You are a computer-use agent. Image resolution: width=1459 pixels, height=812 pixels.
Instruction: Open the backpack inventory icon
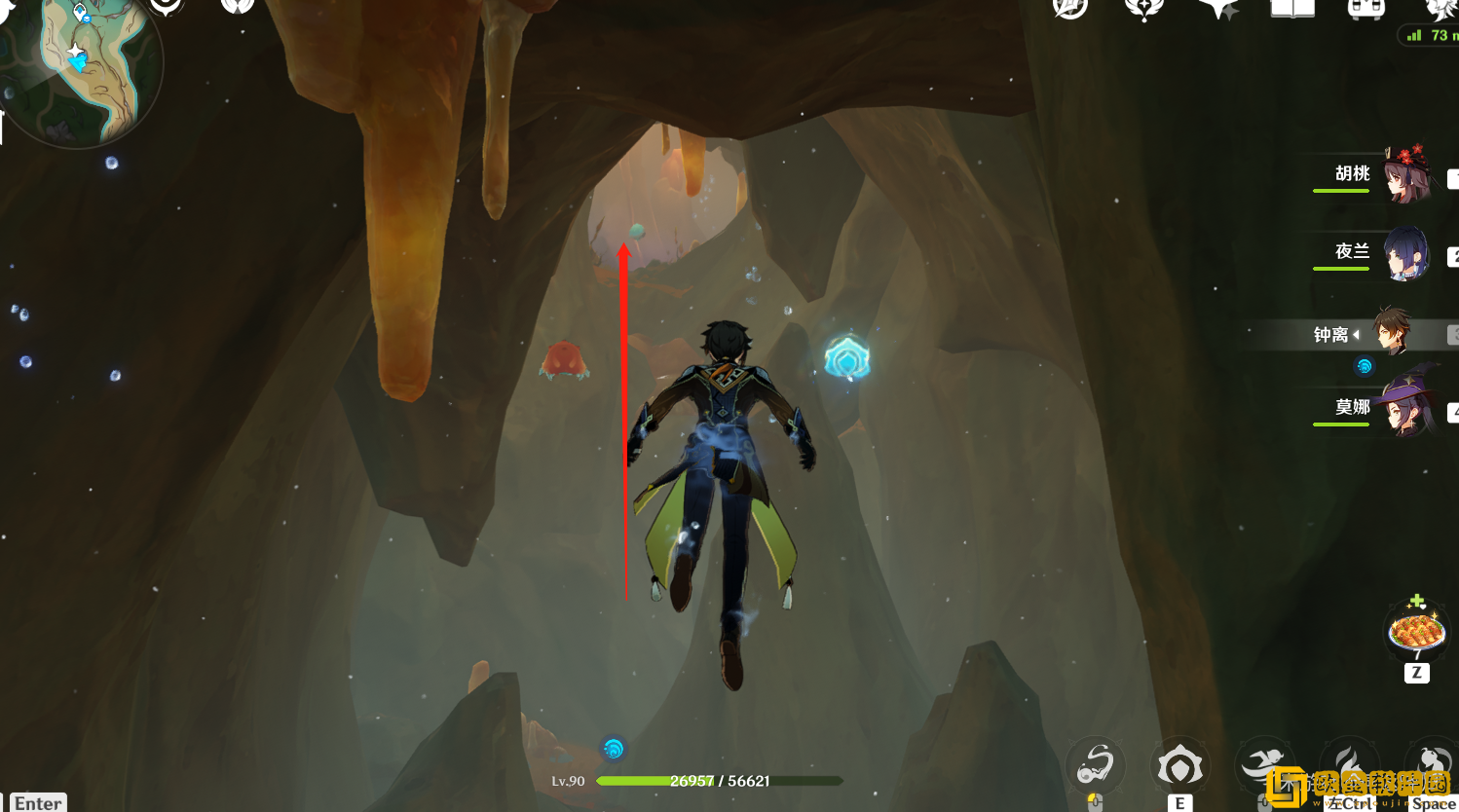pos(1365,8)
